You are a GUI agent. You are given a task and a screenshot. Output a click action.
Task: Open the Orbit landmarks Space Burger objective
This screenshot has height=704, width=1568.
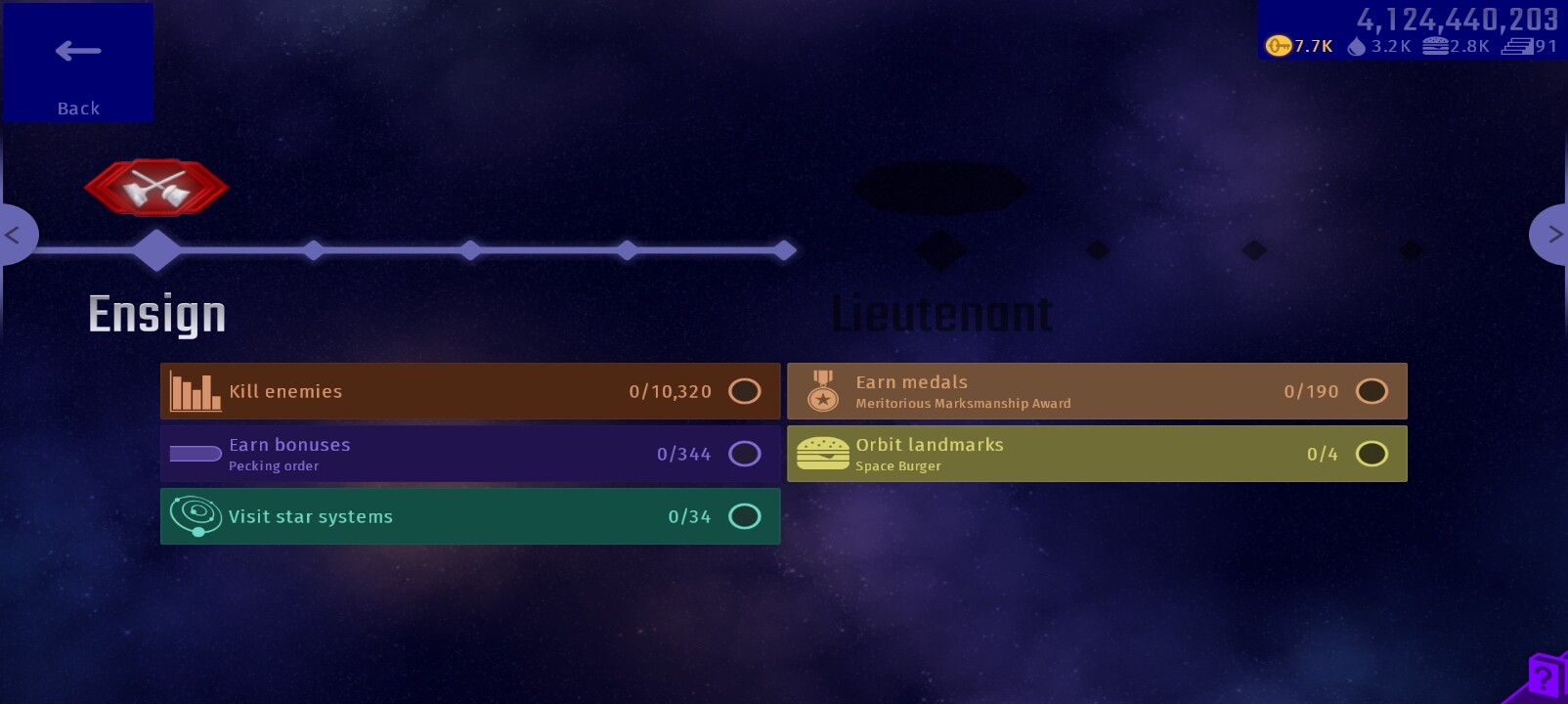[x=1097, y=454]
